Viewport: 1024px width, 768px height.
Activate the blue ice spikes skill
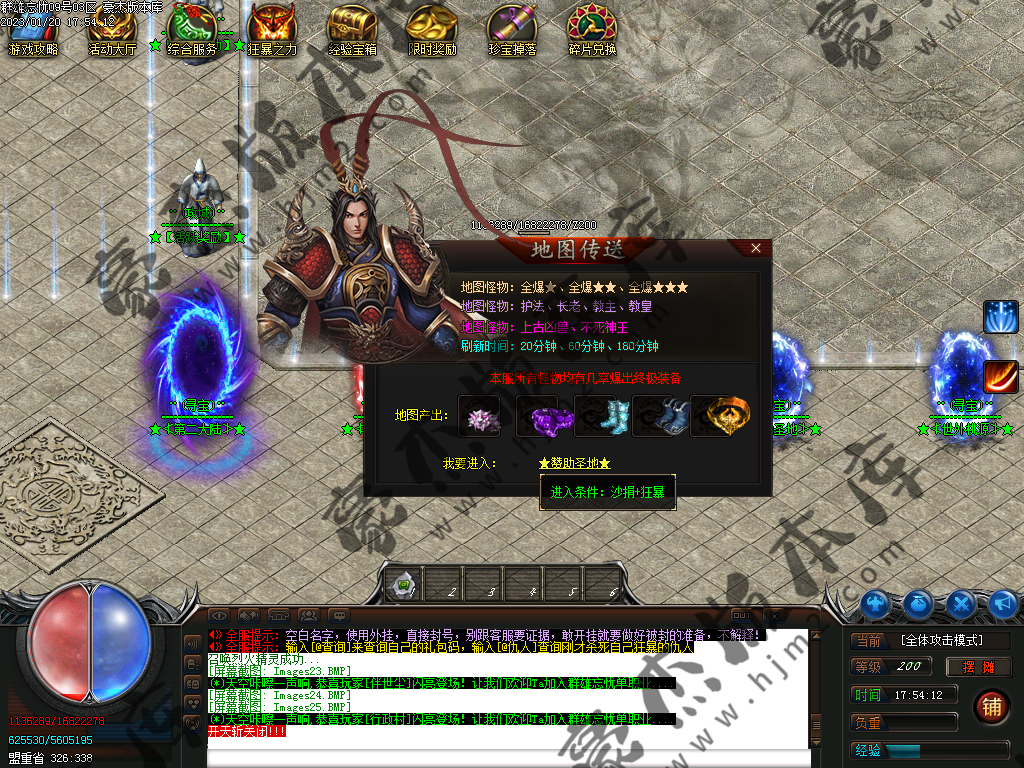click(x=1000, y=317)
